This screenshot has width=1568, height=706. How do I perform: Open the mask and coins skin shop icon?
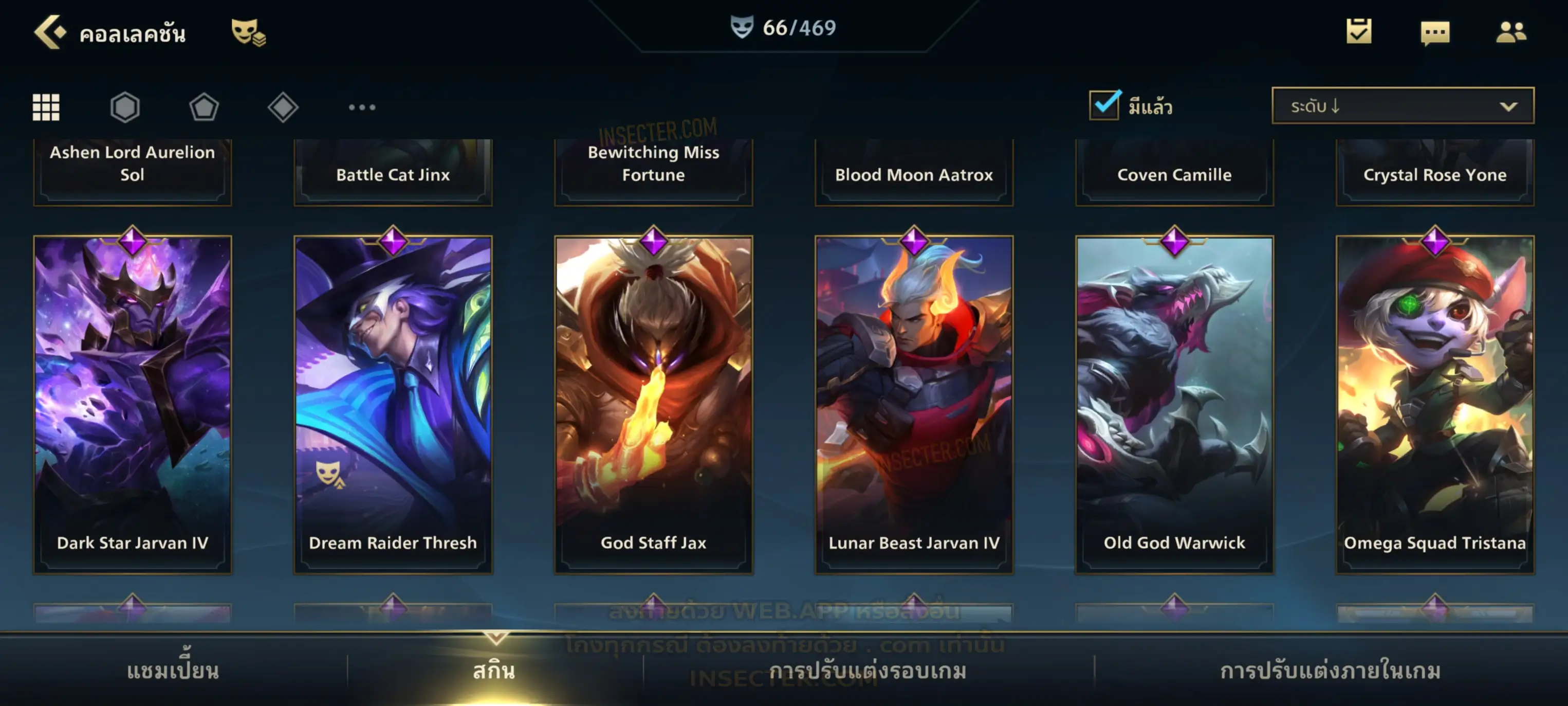click(x=248, y=32)
